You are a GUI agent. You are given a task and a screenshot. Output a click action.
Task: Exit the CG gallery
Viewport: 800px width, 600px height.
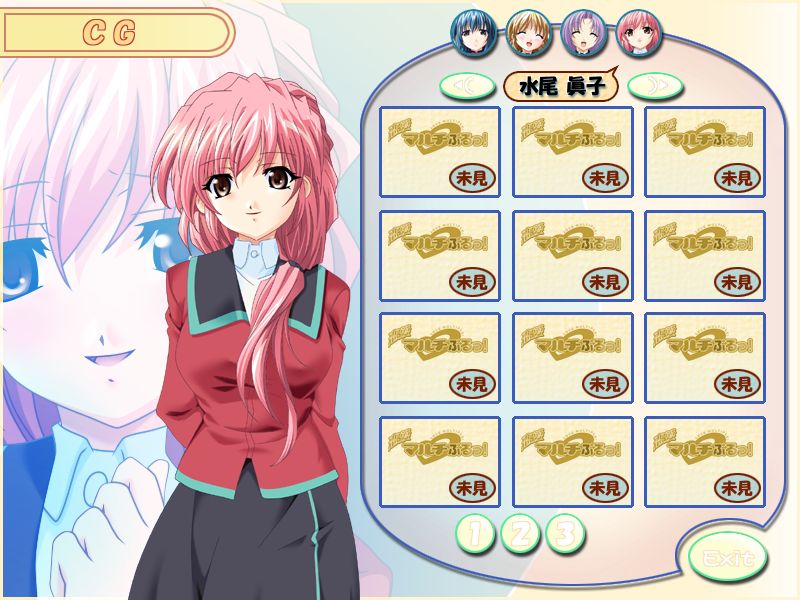tap(727, 555)
